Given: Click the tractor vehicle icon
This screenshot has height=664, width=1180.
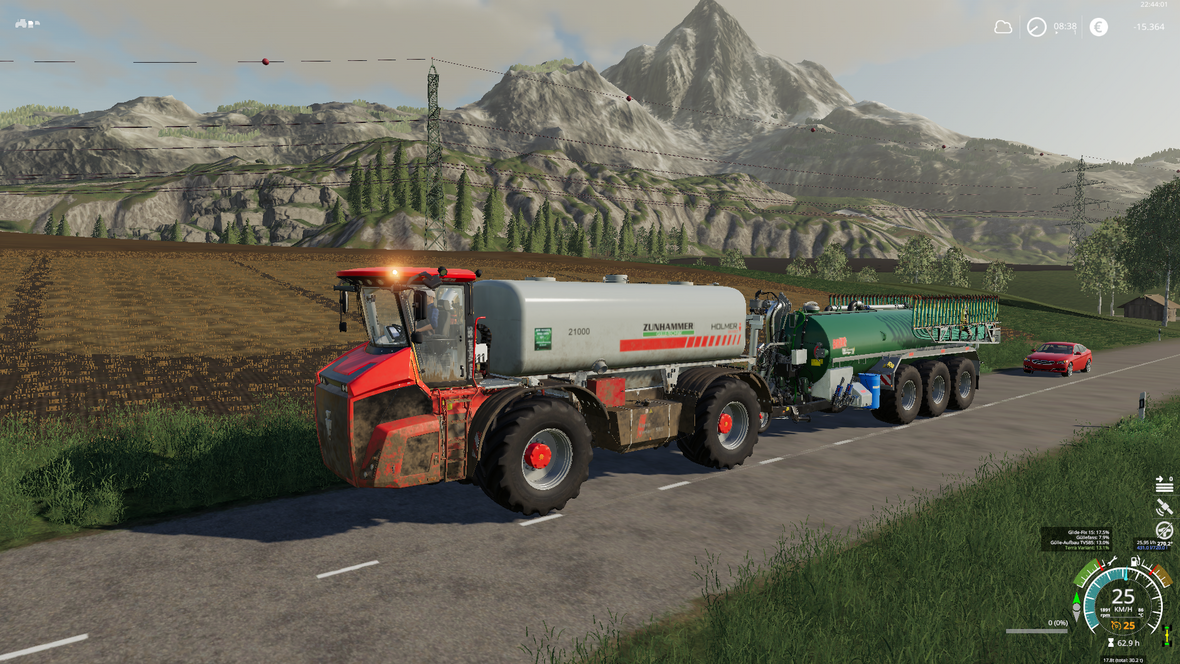Looking at the screenshot, I should tap(27, 23).
